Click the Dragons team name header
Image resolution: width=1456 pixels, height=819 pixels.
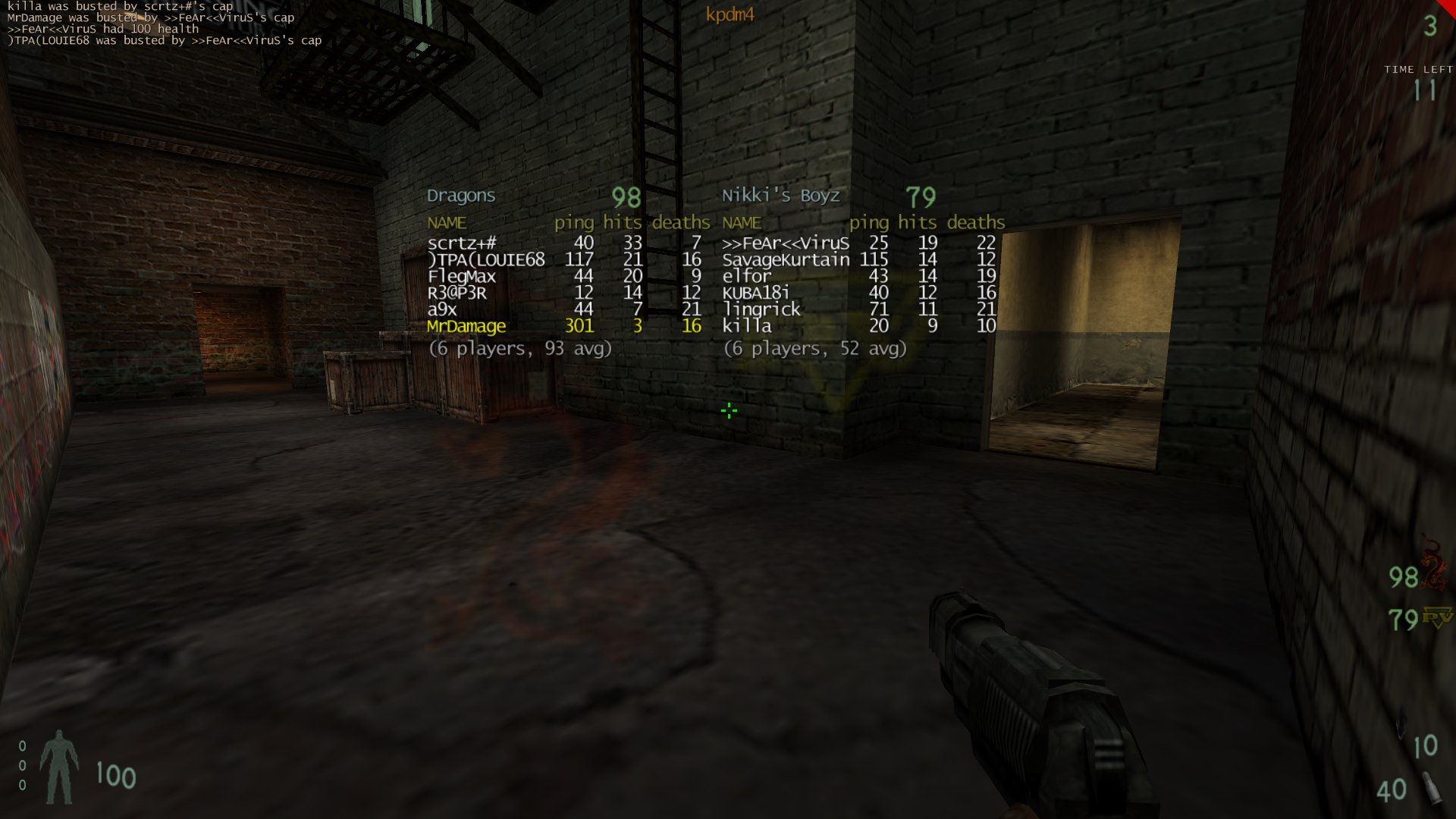coord(461,196)
